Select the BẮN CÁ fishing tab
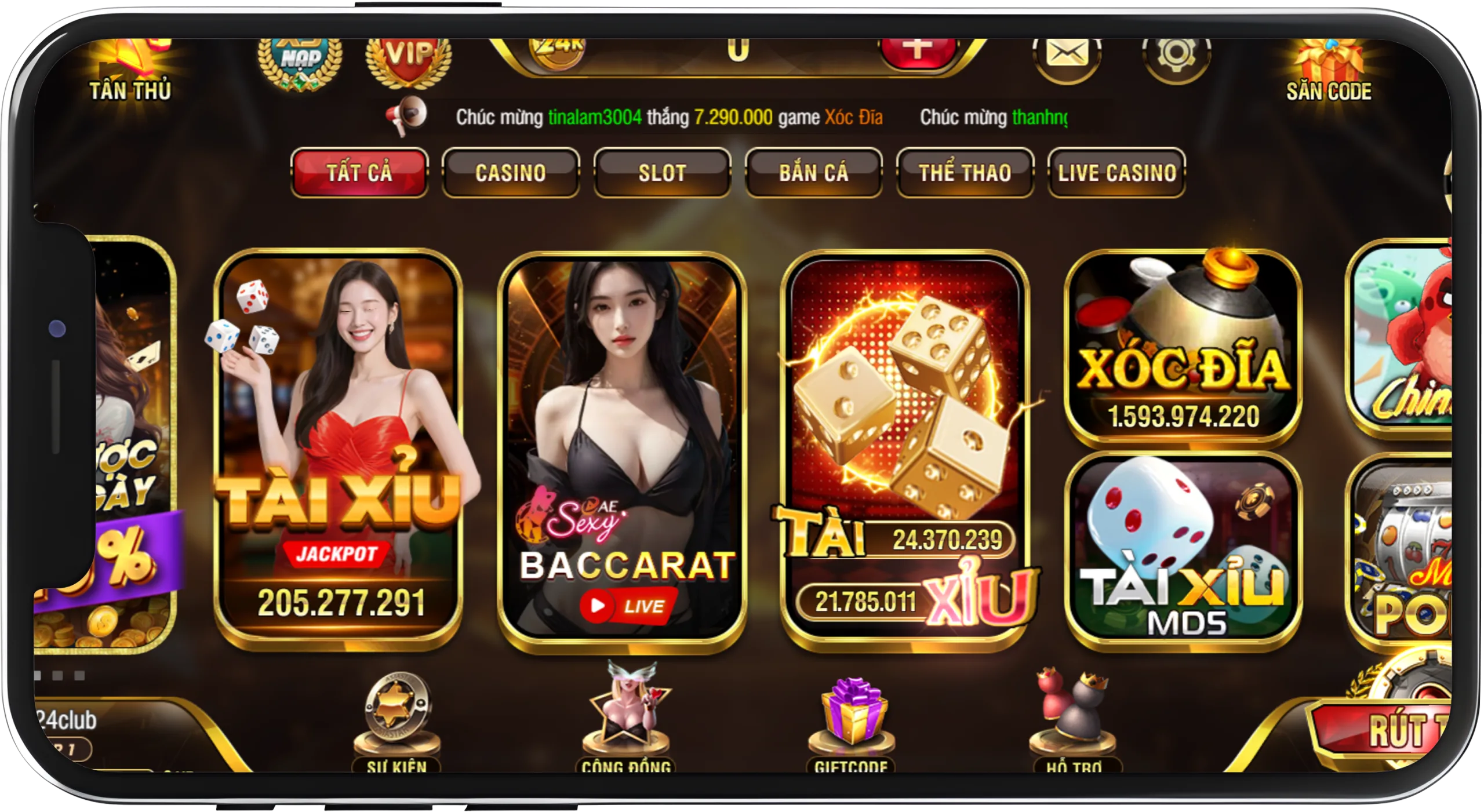Viewport: 1484px width, 812px height. click(814, 172)
